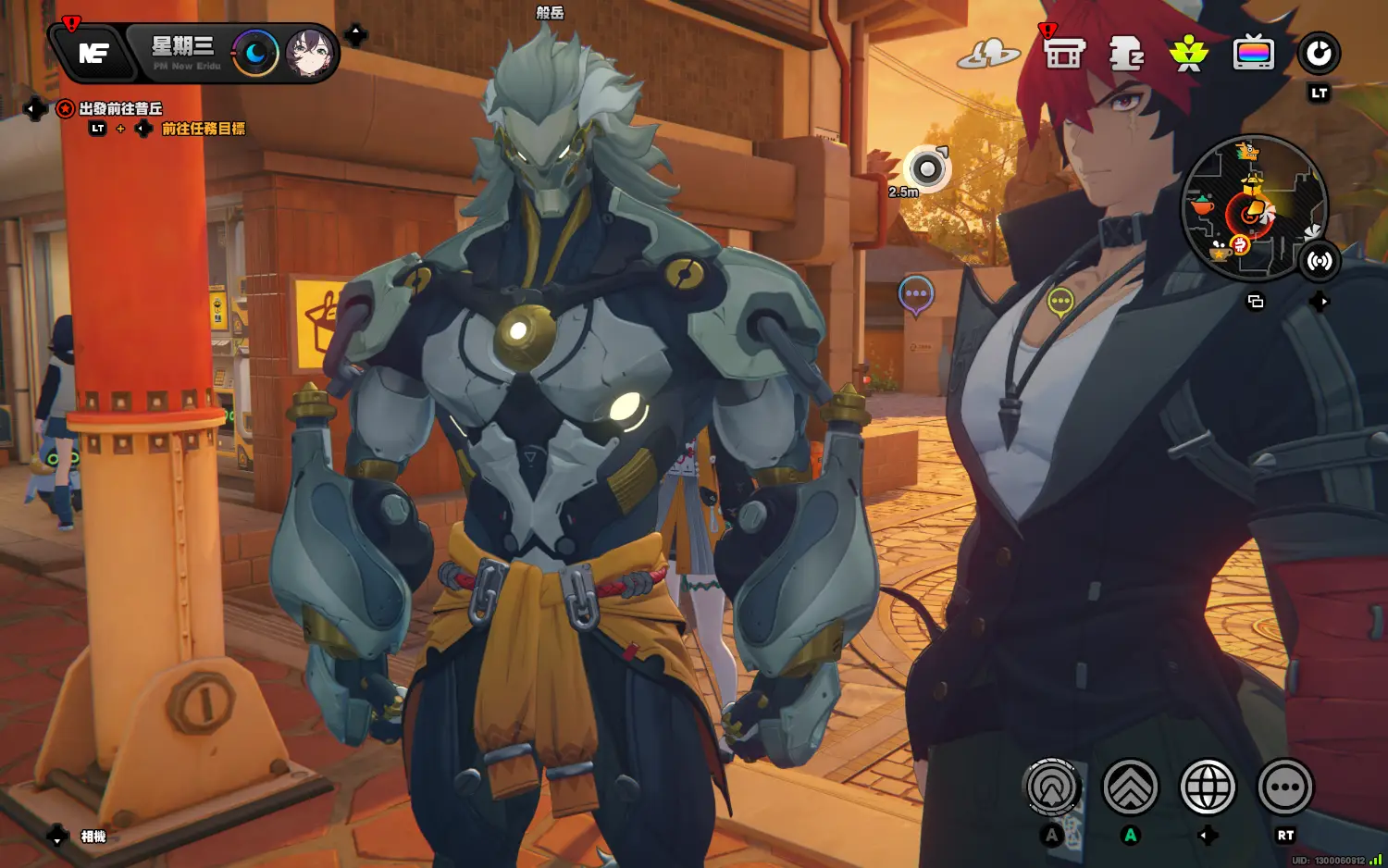Open the green-yellow winged figure icon
The image size is (1388, 868).
click(x=1189, y=54)
